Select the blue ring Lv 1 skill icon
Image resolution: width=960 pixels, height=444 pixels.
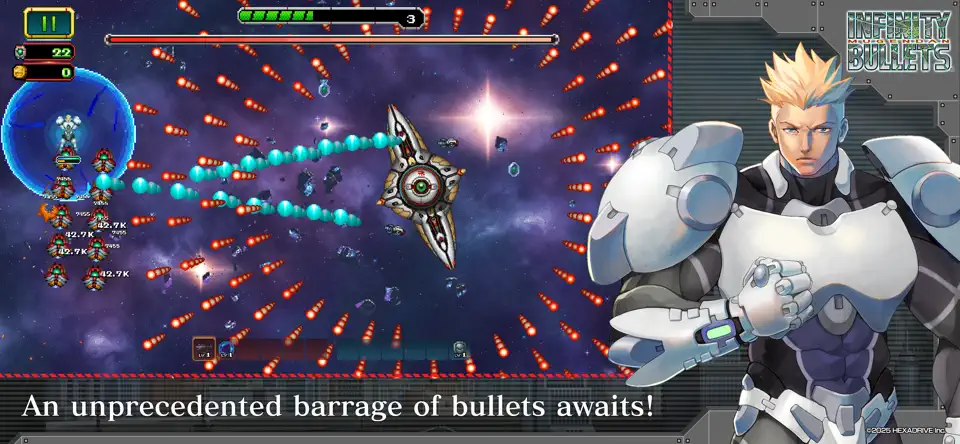click(x=227, y=349)
